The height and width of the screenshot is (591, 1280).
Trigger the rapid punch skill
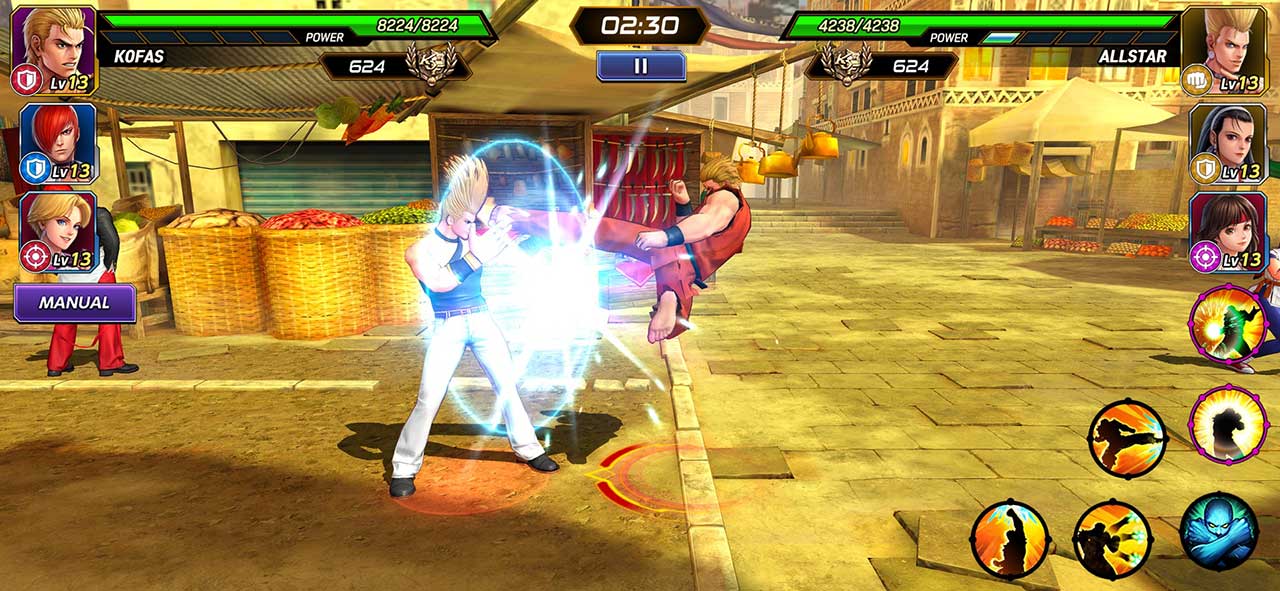coord(1112,539)
